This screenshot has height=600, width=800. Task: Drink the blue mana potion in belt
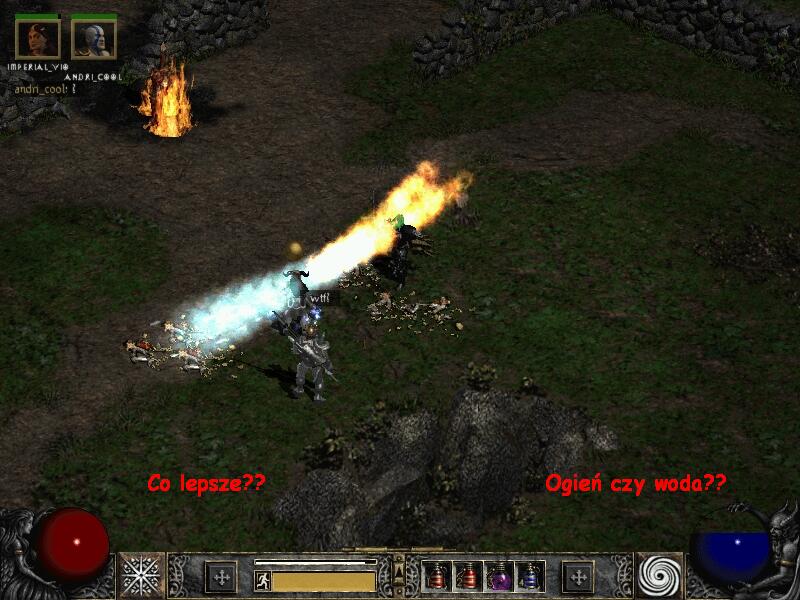(530, 576)
